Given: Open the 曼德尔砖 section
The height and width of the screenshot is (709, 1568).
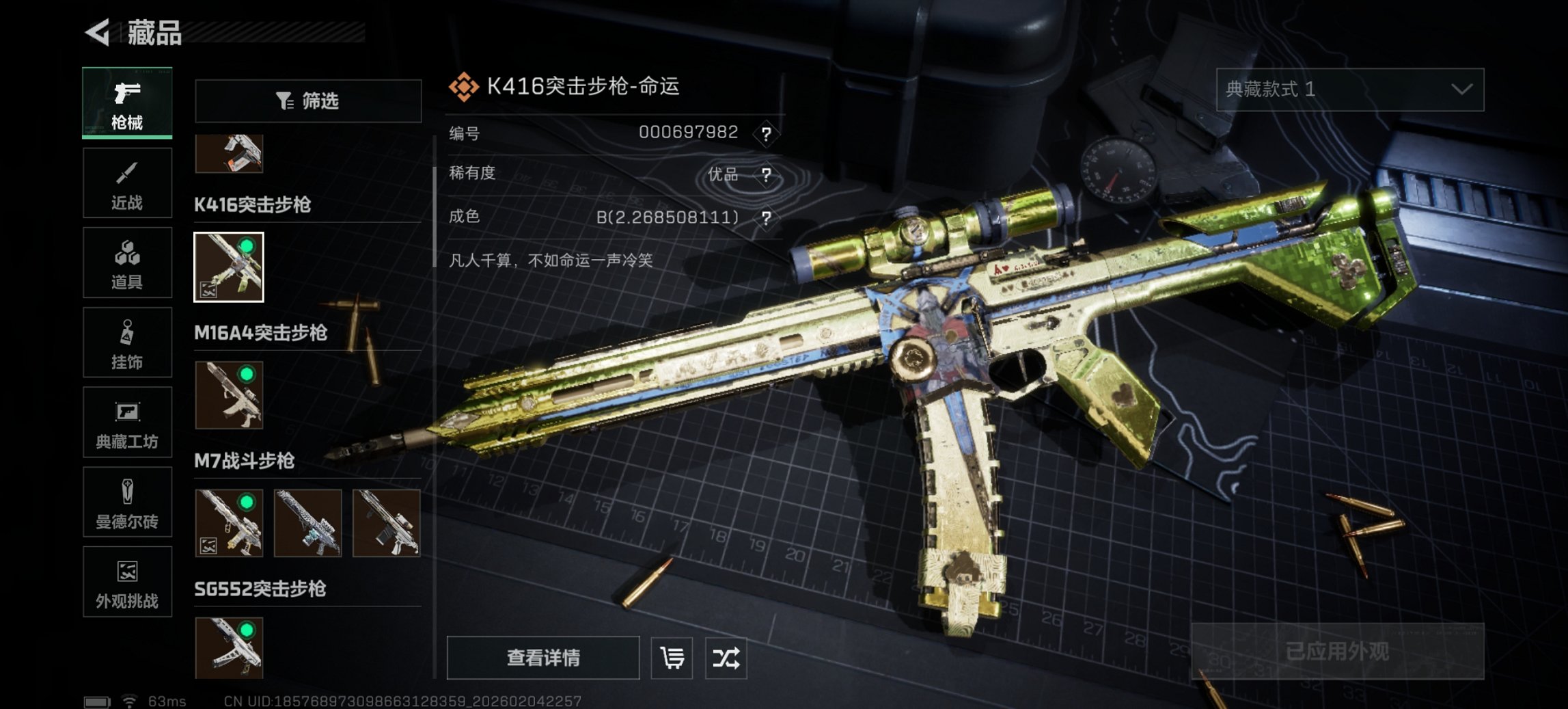Looking at the screenshot, I should click(126, 503).
